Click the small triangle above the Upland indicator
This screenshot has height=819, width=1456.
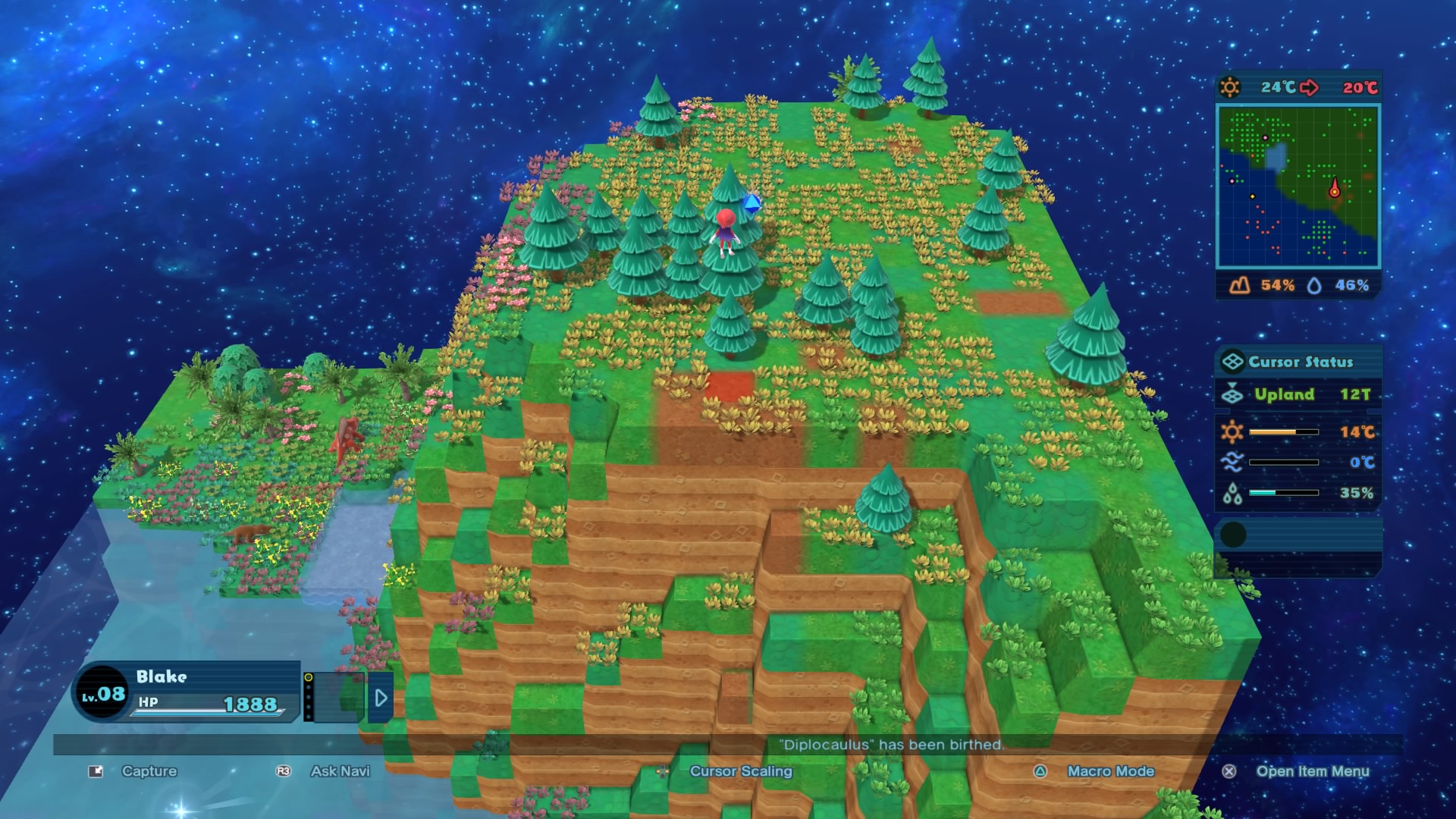click(1232, 383)
